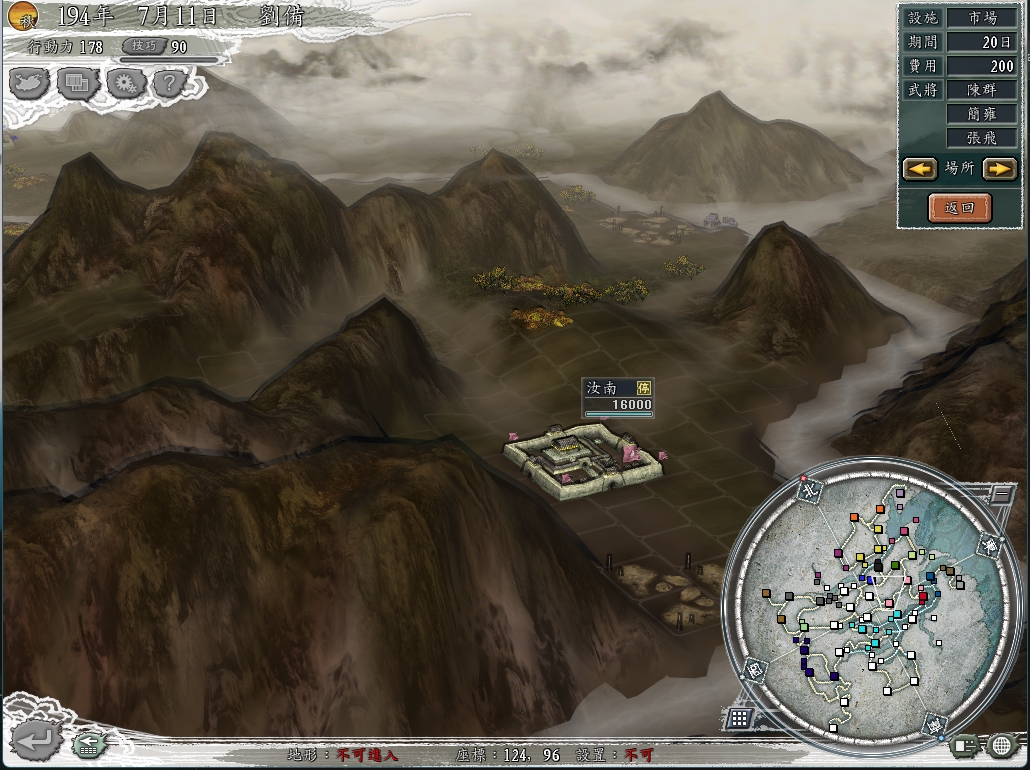Image resolution: width=1030 pixels, height=770 pixels.
Task: Click the large return-arrow button at bottom left
Action: tap(35, 741)
